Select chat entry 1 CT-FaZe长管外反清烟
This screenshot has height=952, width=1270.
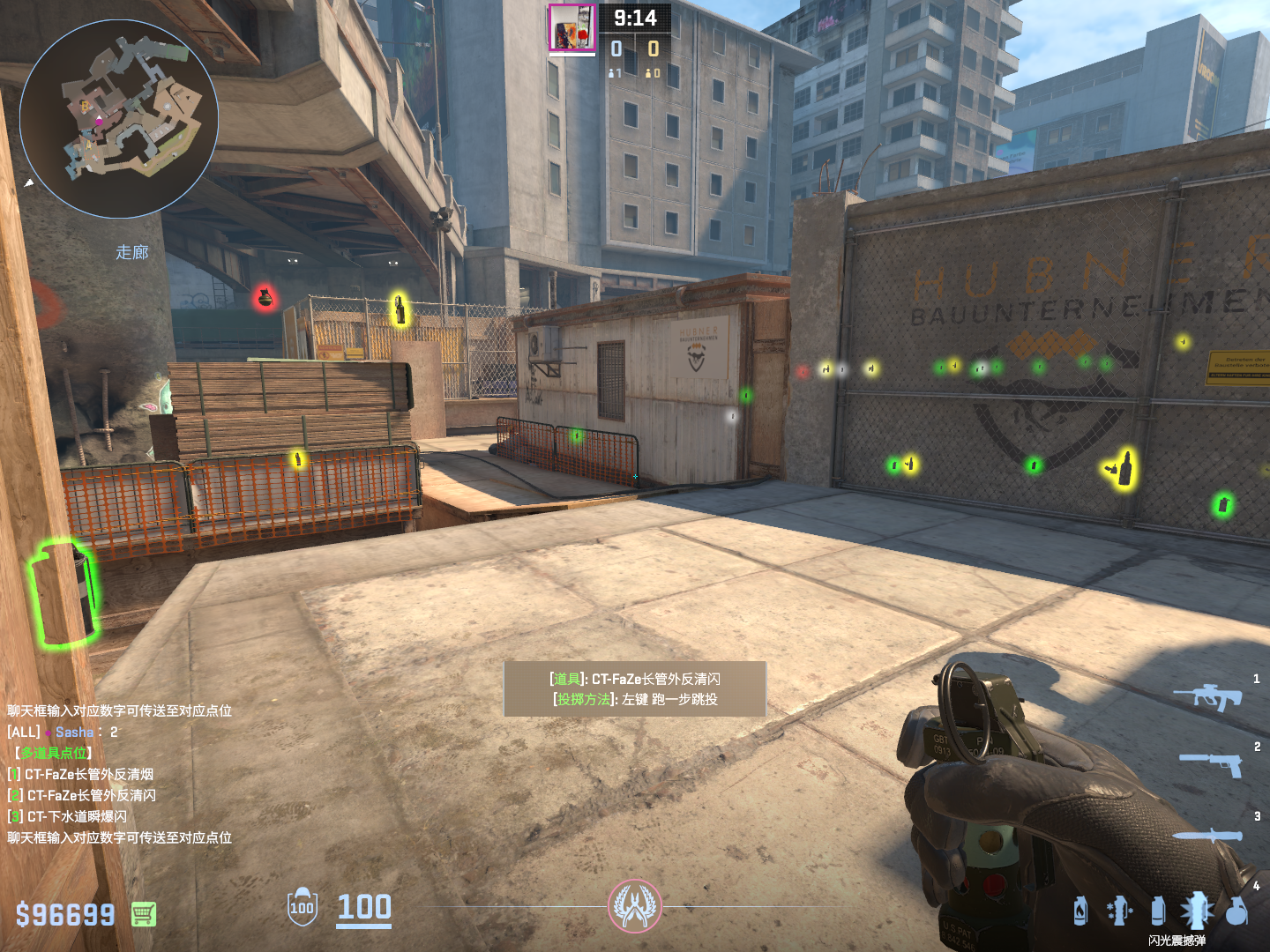pos(88,774)
